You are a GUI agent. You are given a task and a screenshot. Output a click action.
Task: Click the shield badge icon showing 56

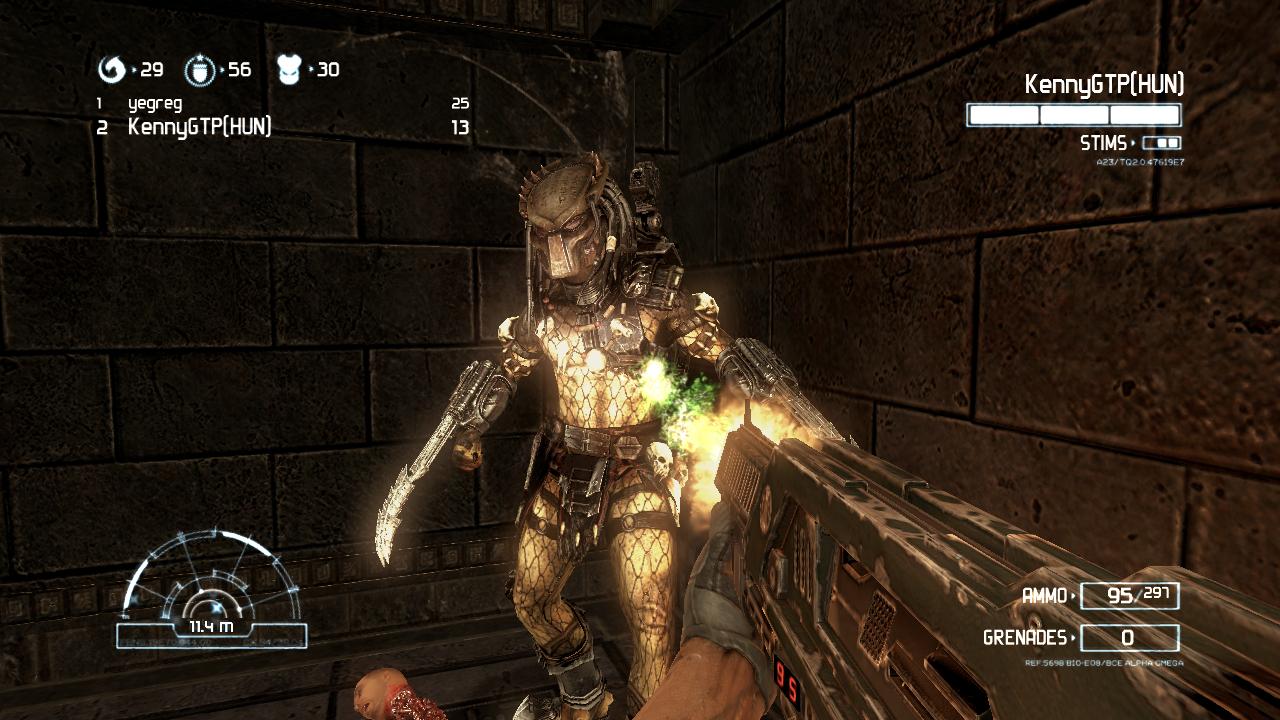coord(199,70)
